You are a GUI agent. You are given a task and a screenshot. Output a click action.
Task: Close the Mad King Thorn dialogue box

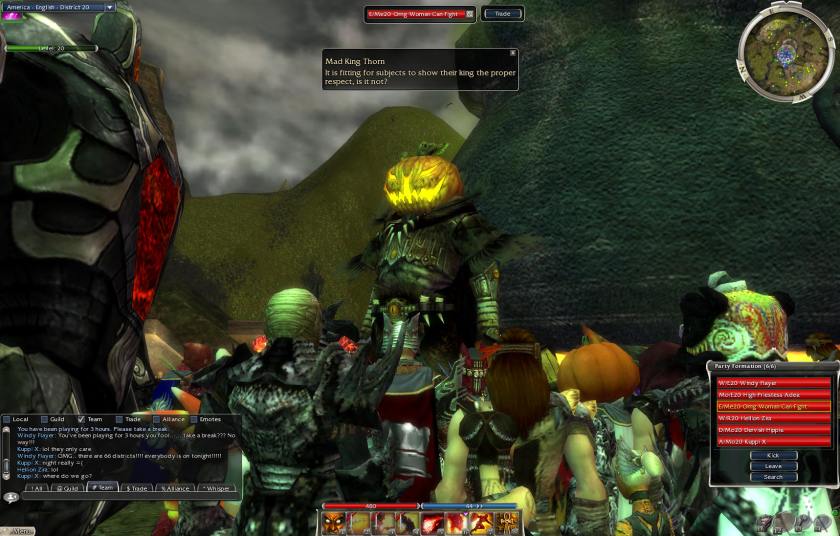pyautogui.click(x=513, y=53)
